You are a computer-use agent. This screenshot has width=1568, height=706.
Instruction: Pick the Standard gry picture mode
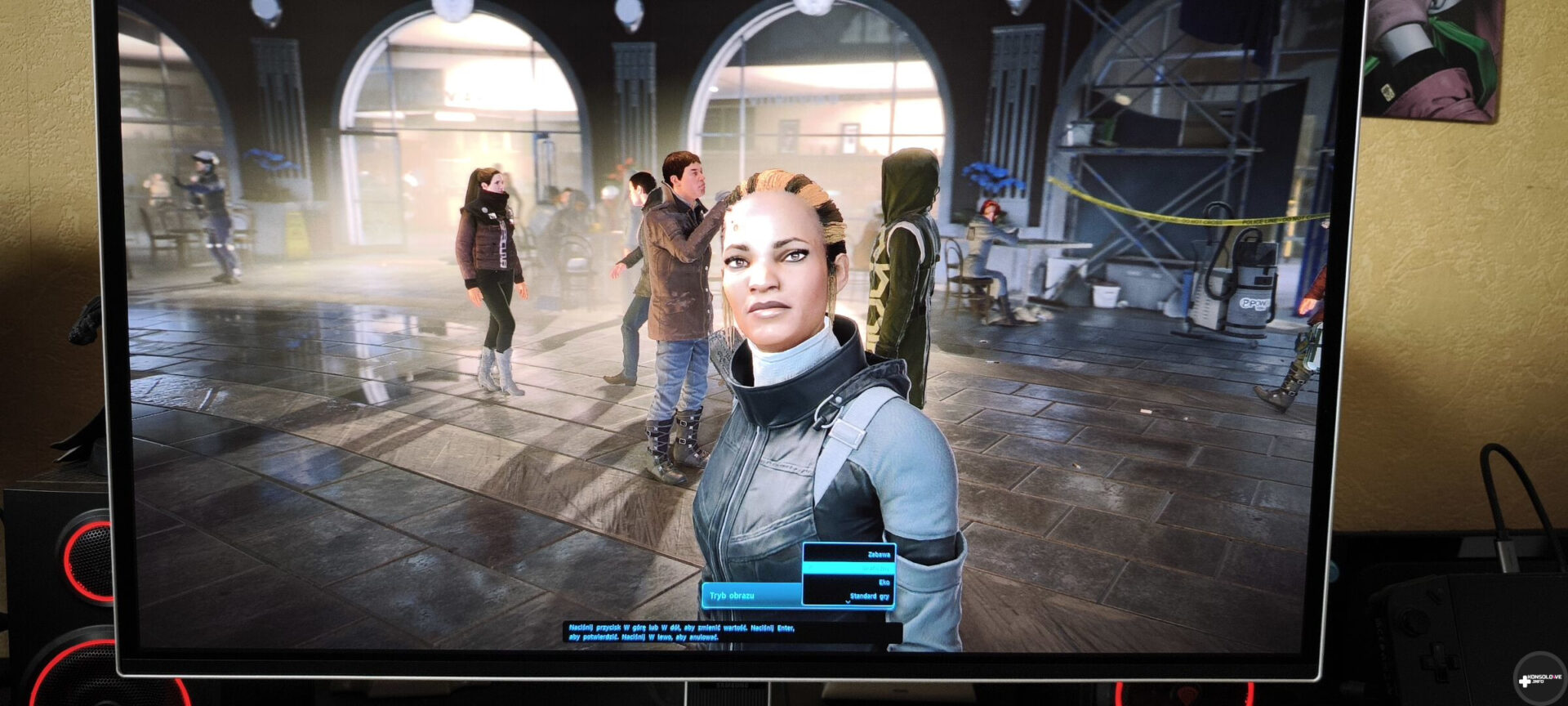tap(869, 596)
